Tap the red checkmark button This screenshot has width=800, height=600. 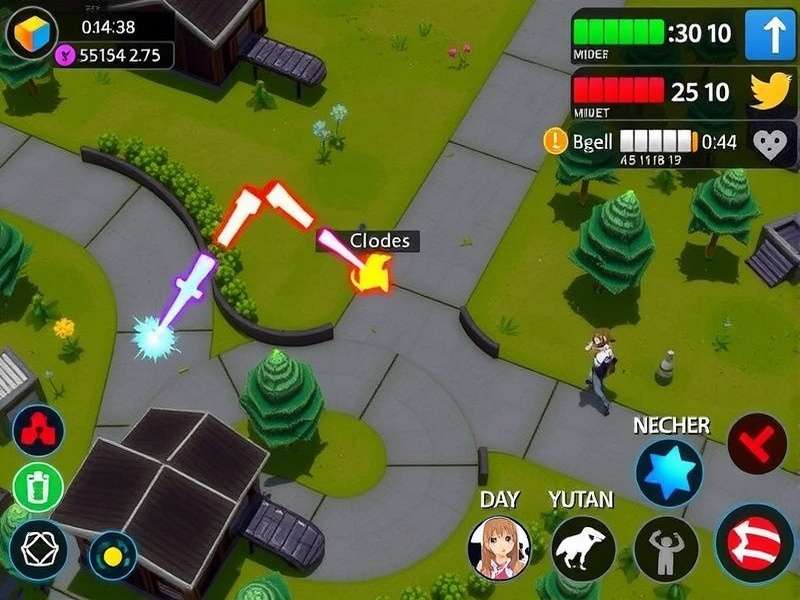pyautogui.click(x=757, y=444)
